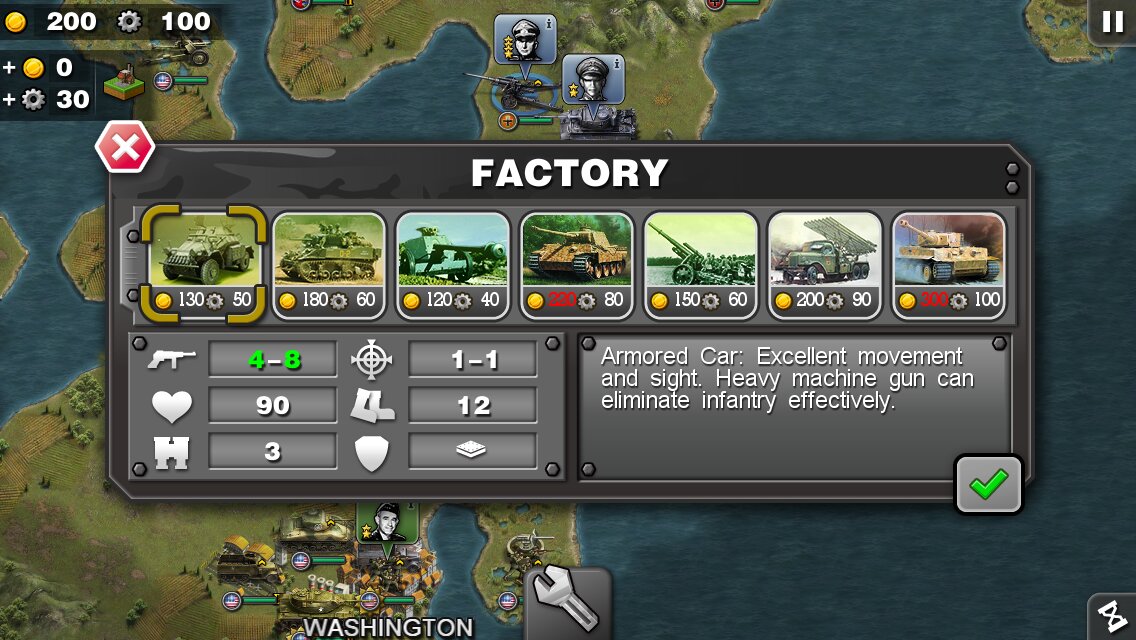Select the Armored Car unit card
The width and height of the screenshot is (1136, 640).
click(x=205, y=264)
